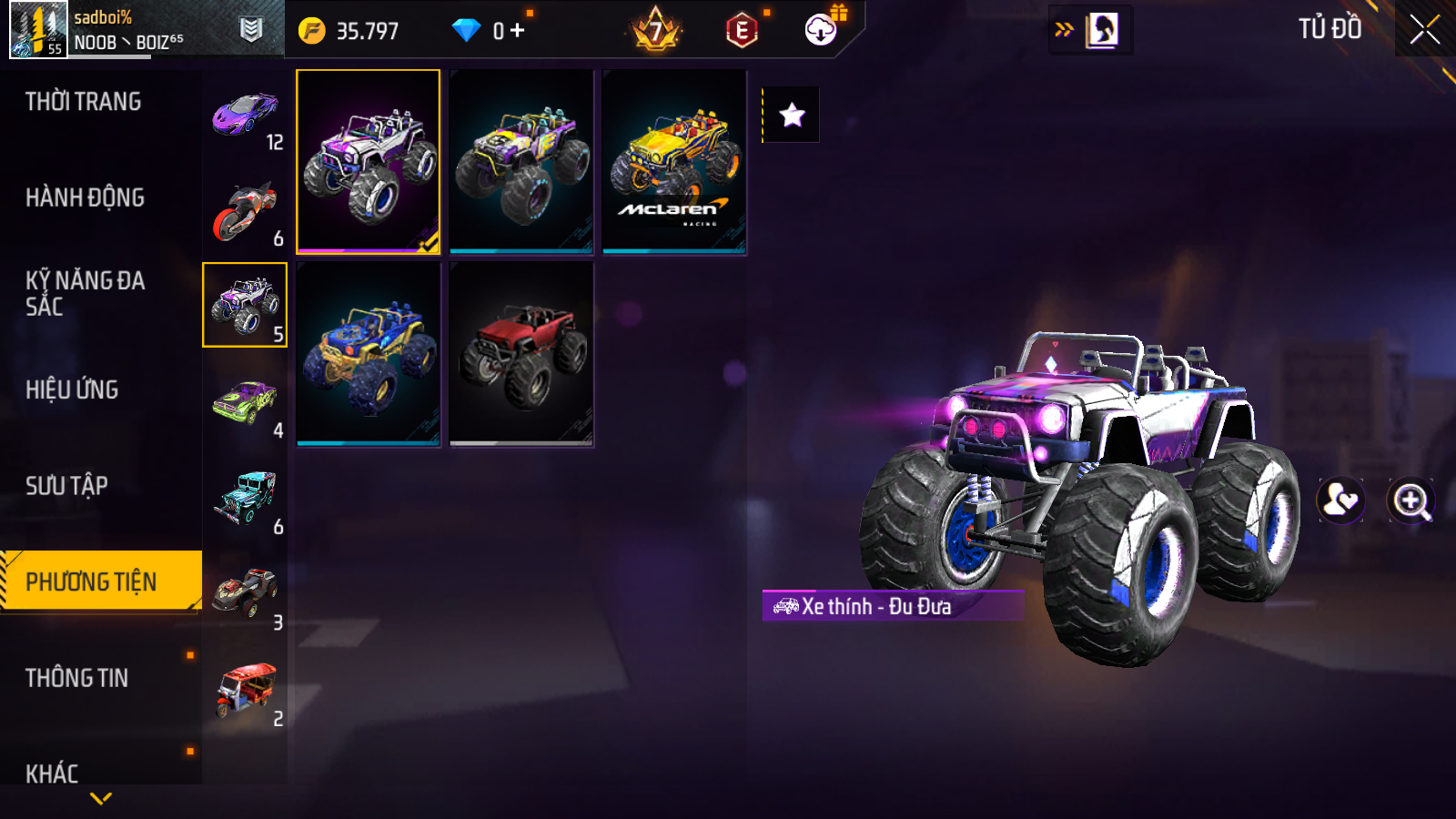Toggle the star favorites filter
This screenshot has width=1456, height=819.
tap(792, 115)
